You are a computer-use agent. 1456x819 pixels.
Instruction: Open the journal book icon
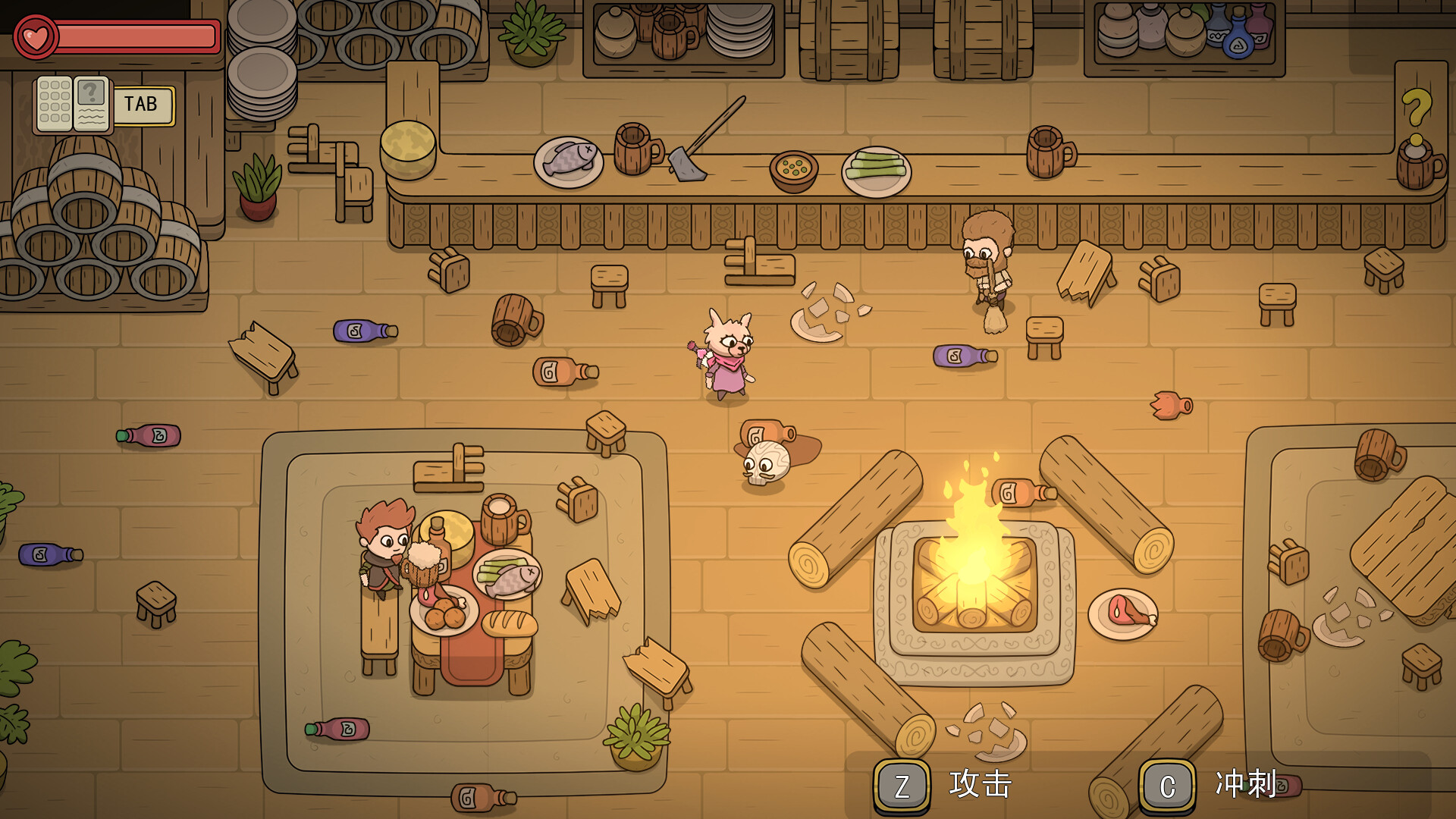click(x=73, y=104)
